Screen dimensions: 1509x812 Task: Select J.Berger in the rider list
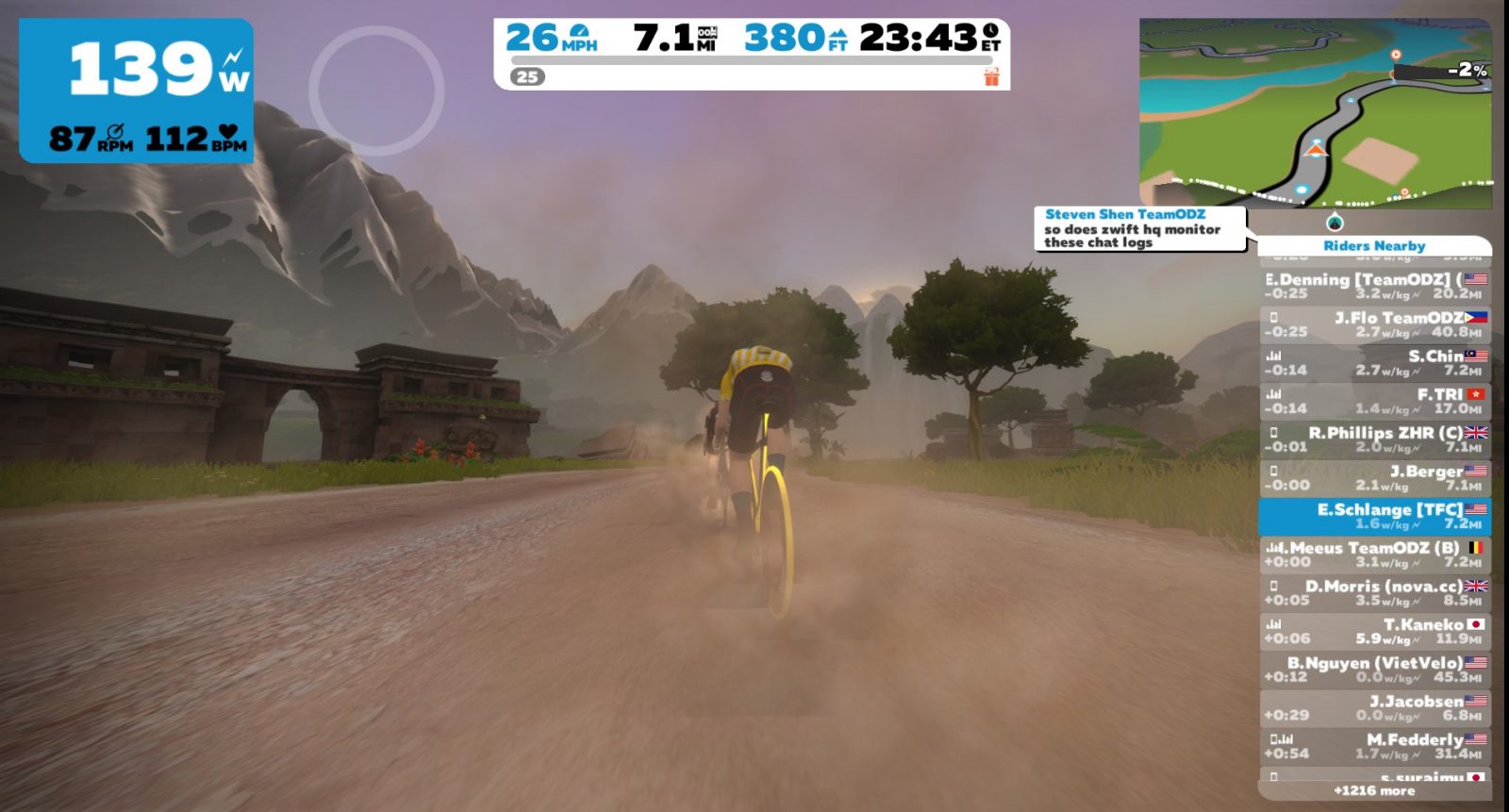[x=1374, y=478]
